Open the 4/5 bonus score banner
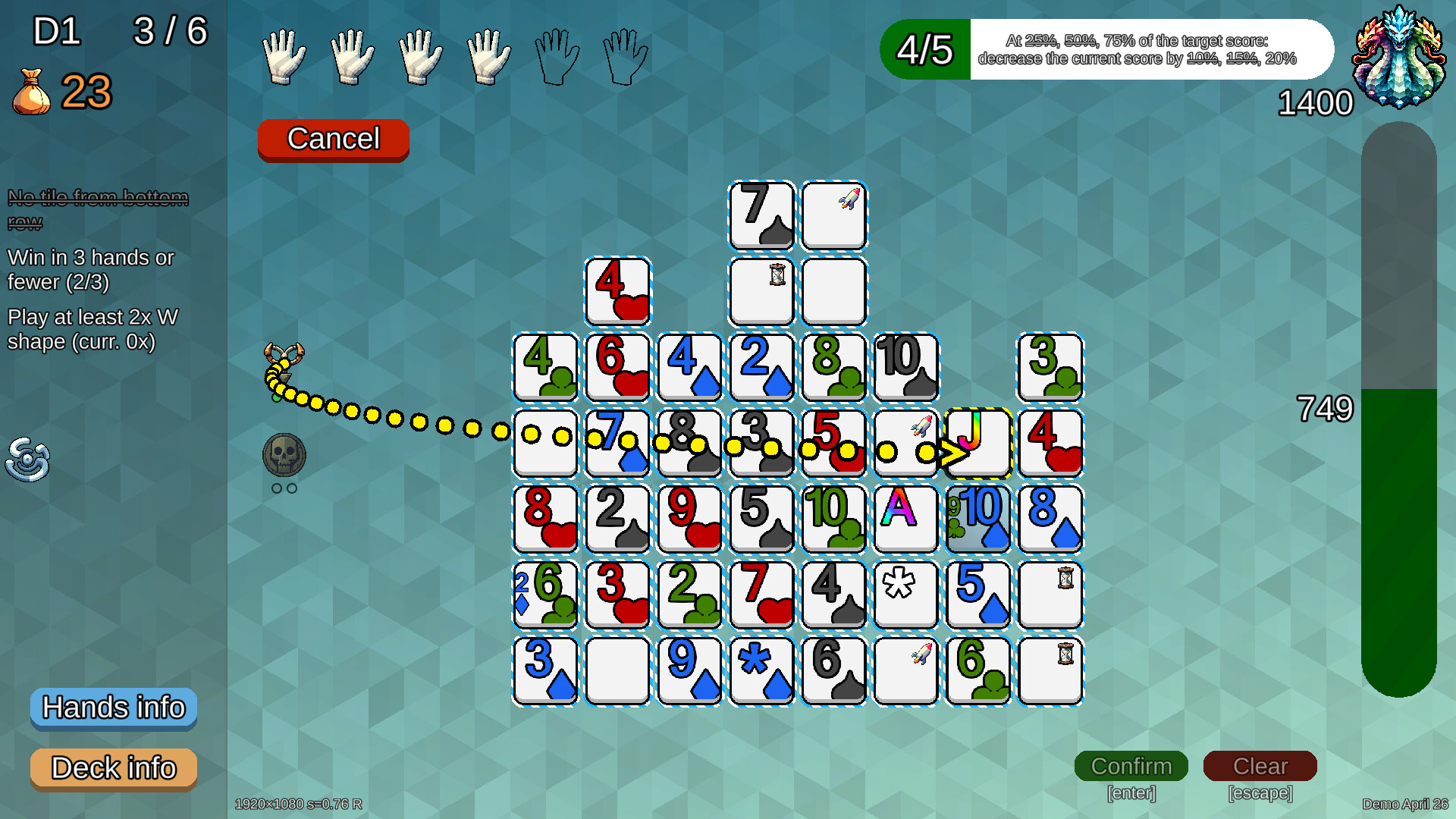Image resolution: width=1456 pixels, height=819 pixels. click(924, 49)
